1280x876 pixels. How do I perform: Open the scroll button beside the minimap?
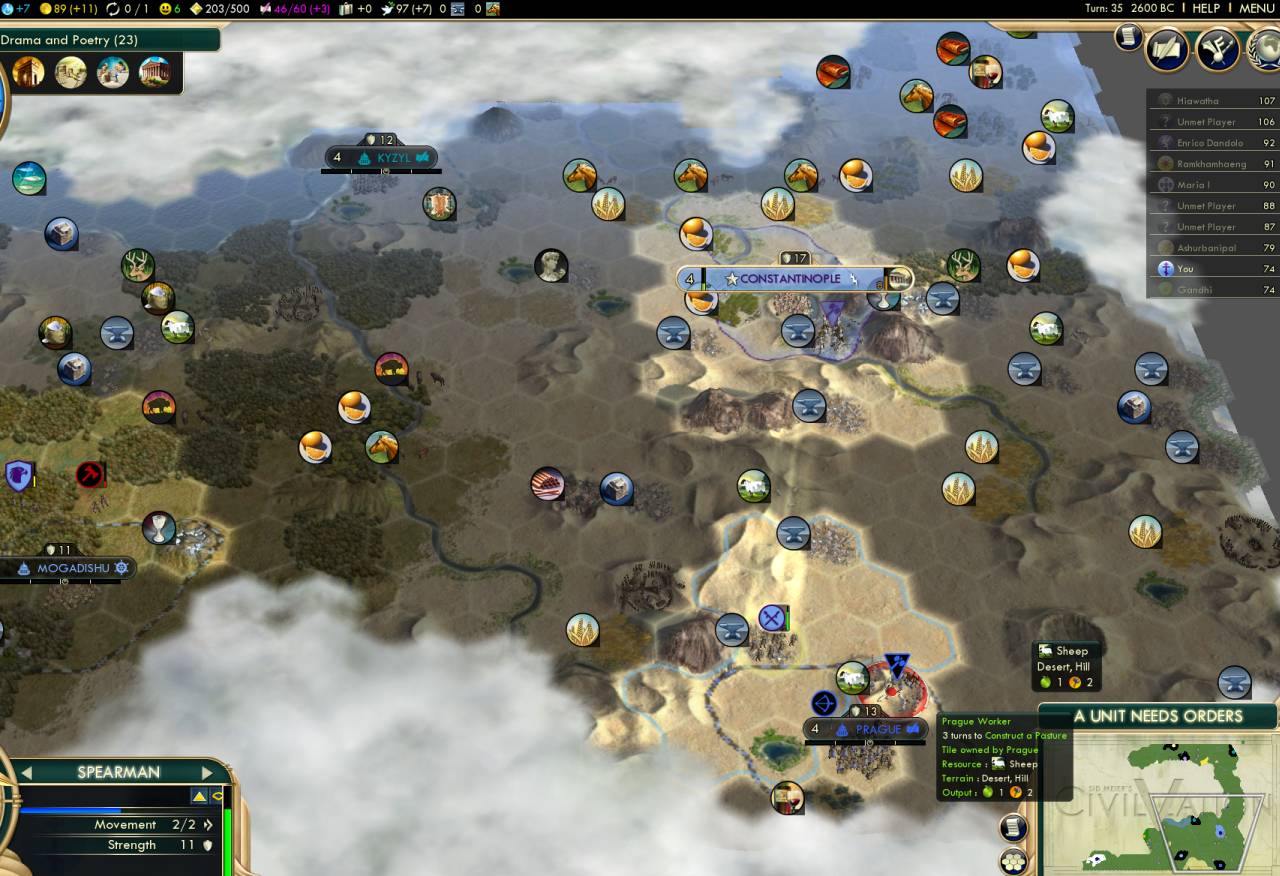point(1013,827)
